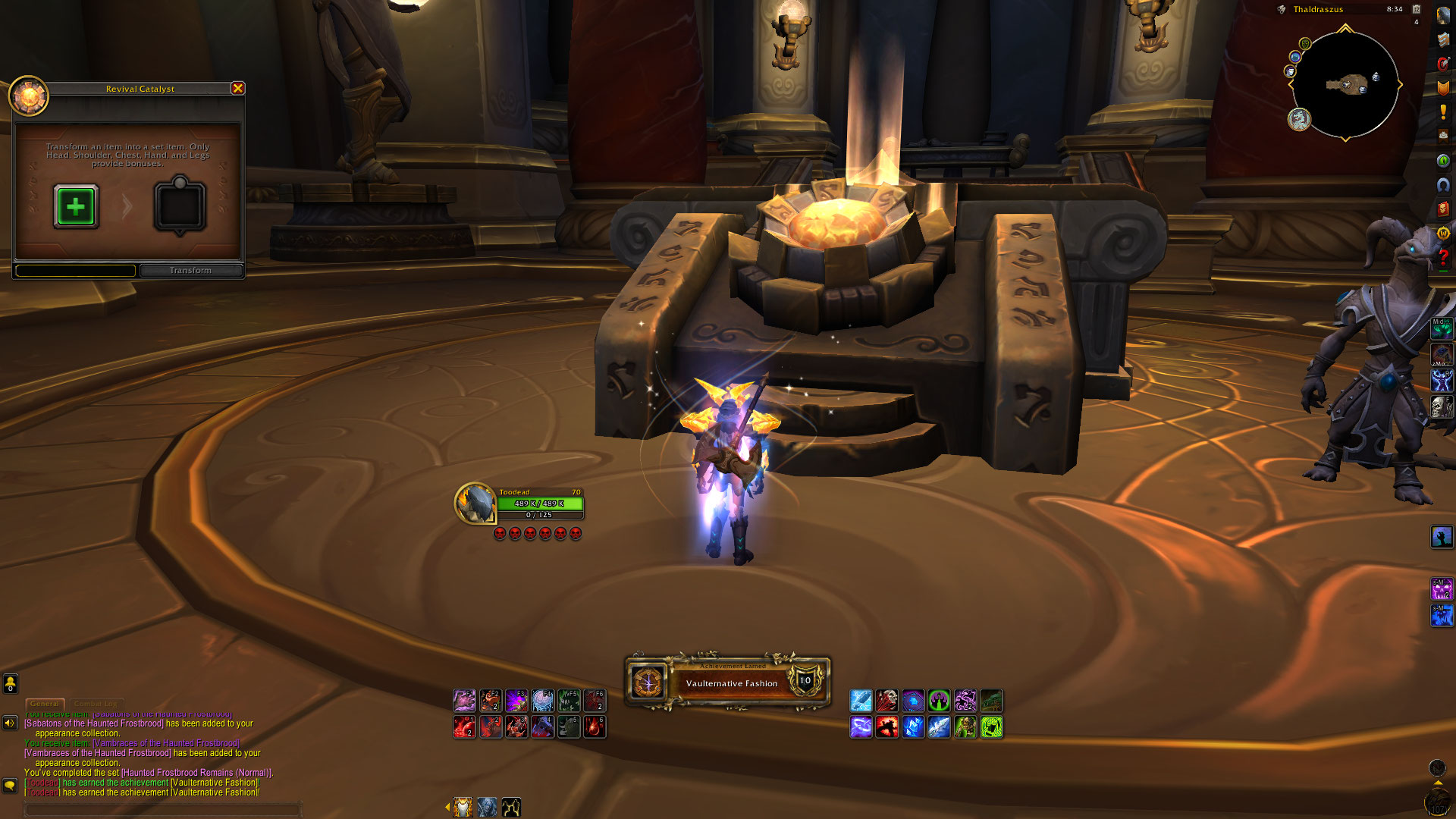Click the blue horseshoe icon in micro menu
1456x819 pixels.
(1442, 185)
